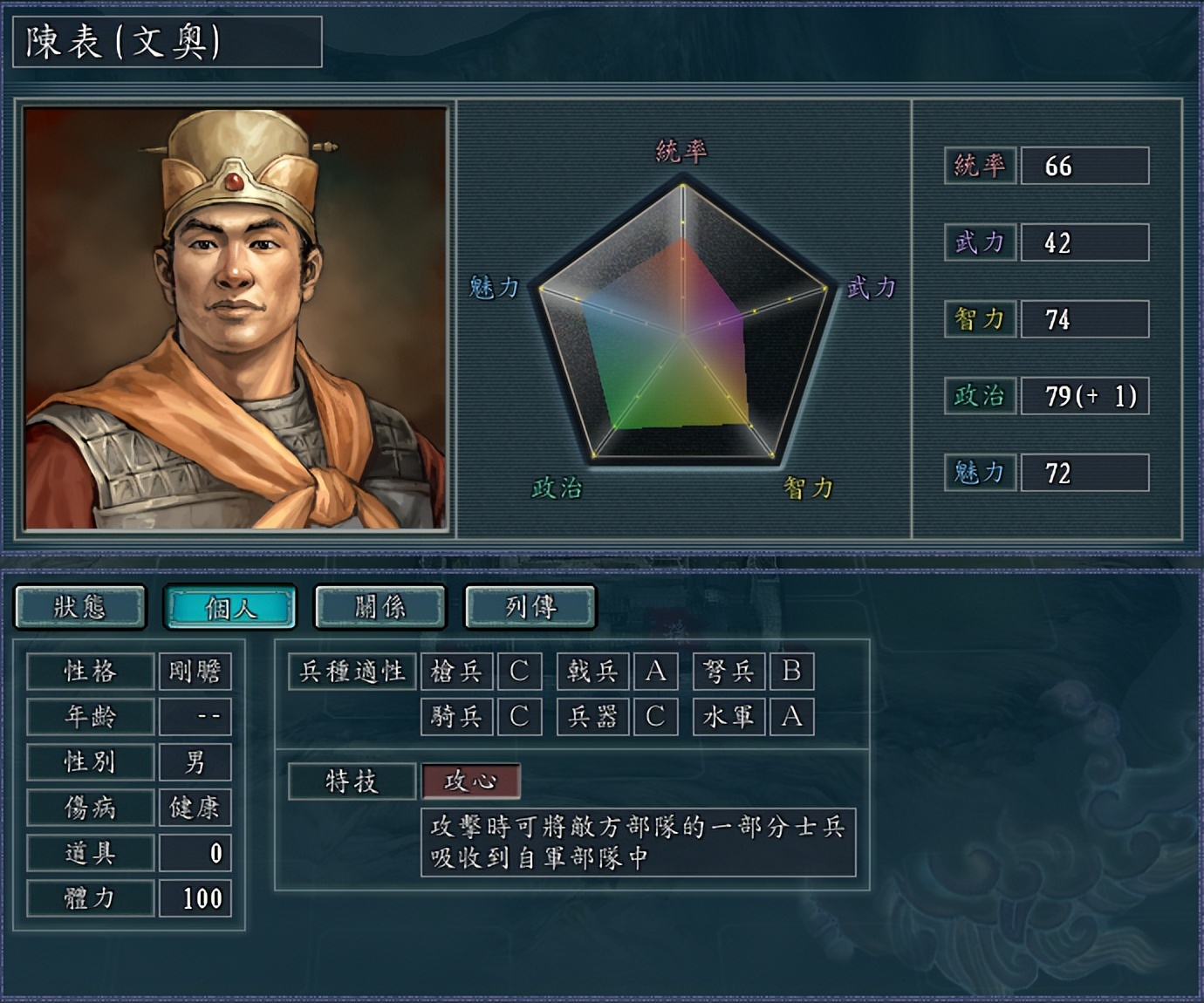This screenshot has width=1204, height=1003.
Task: Click the 傷病 health status showing 健康
Action: point(196,808)
